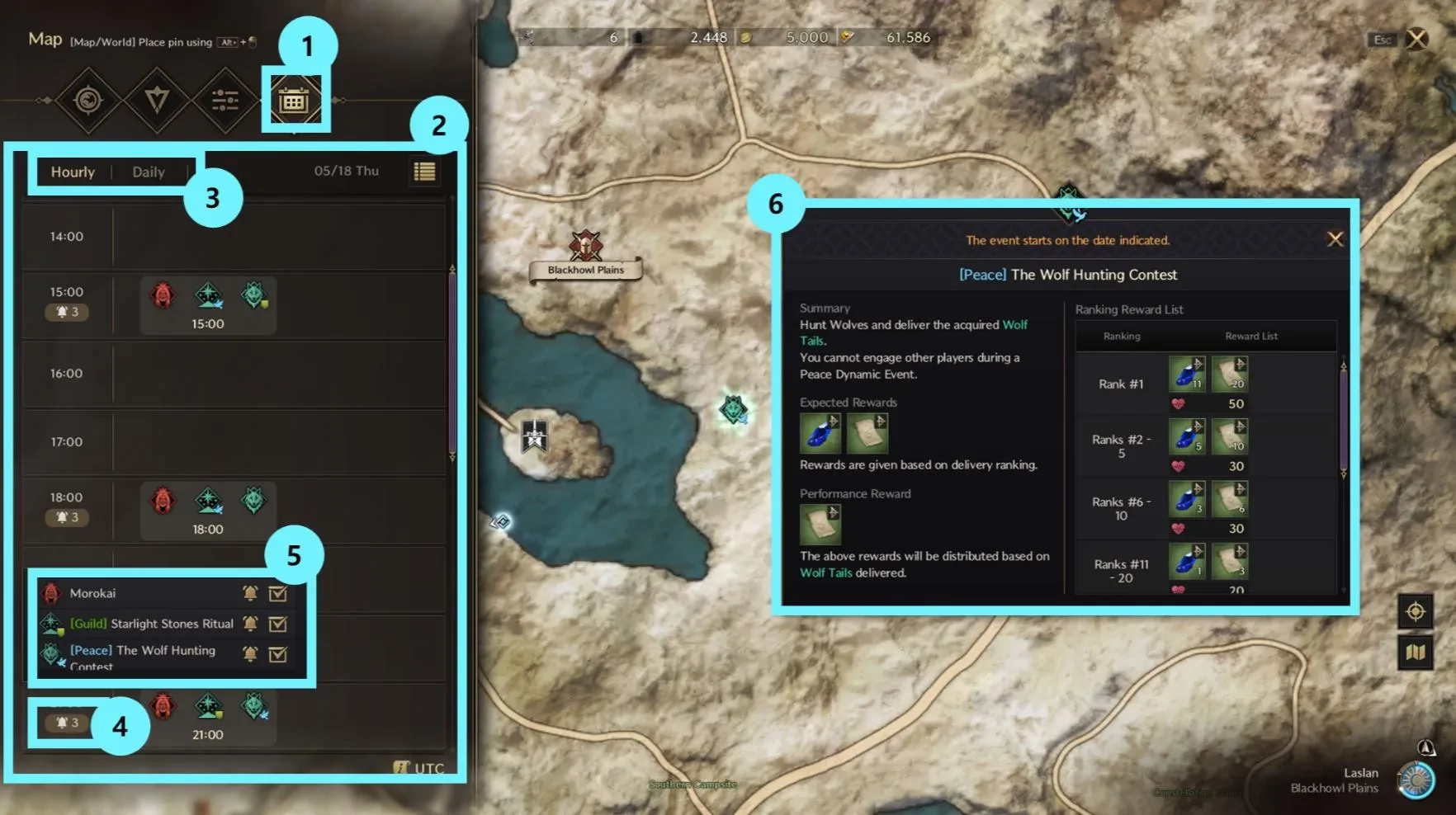Center the map on current location
The width and height of the screenshot is (1456, 815).
(x=1415, y=611)
